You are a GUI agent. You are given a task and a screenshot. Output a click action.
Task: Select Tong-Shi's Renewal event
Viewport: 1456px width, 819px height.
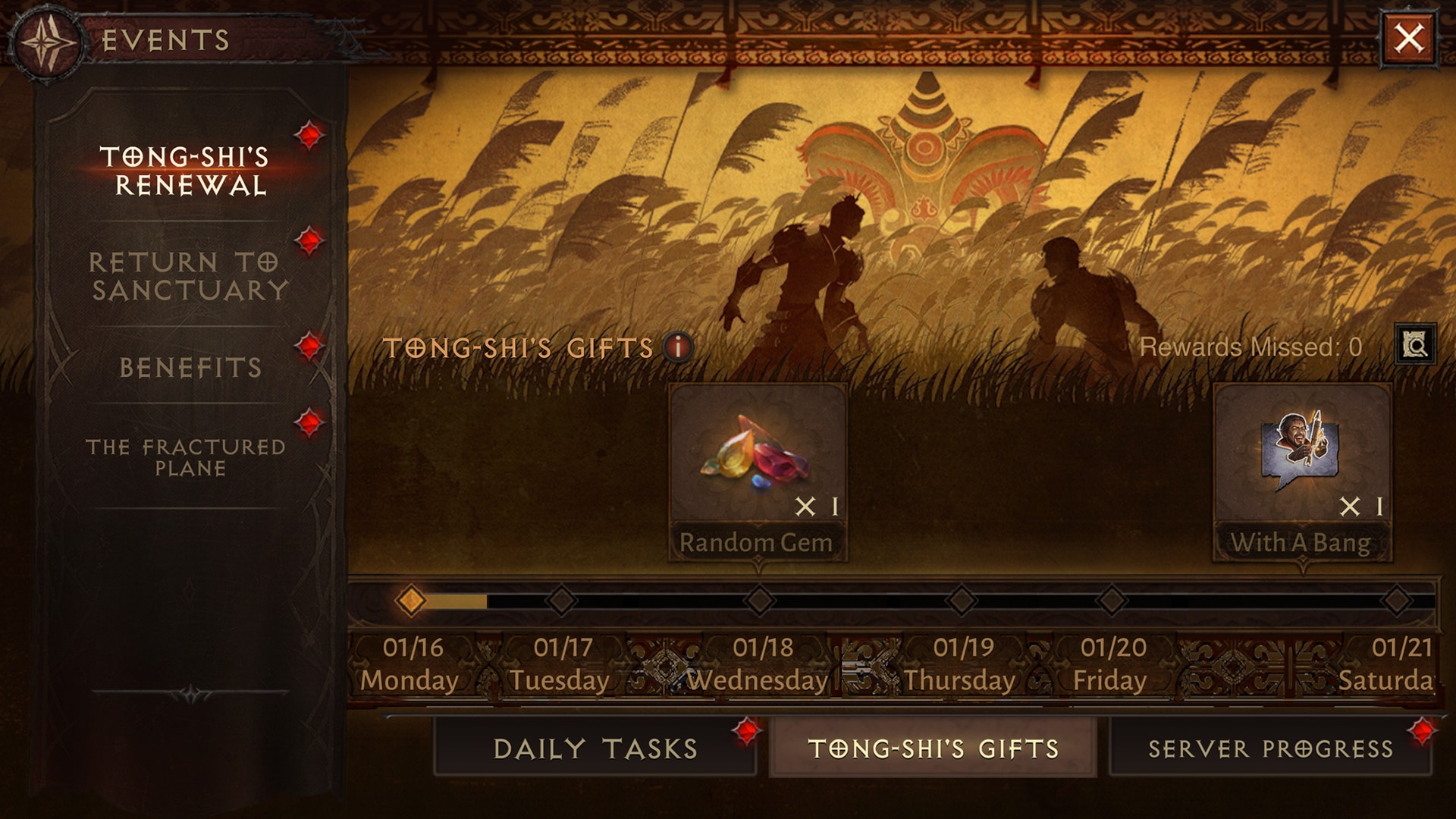(x=186, y=171)
